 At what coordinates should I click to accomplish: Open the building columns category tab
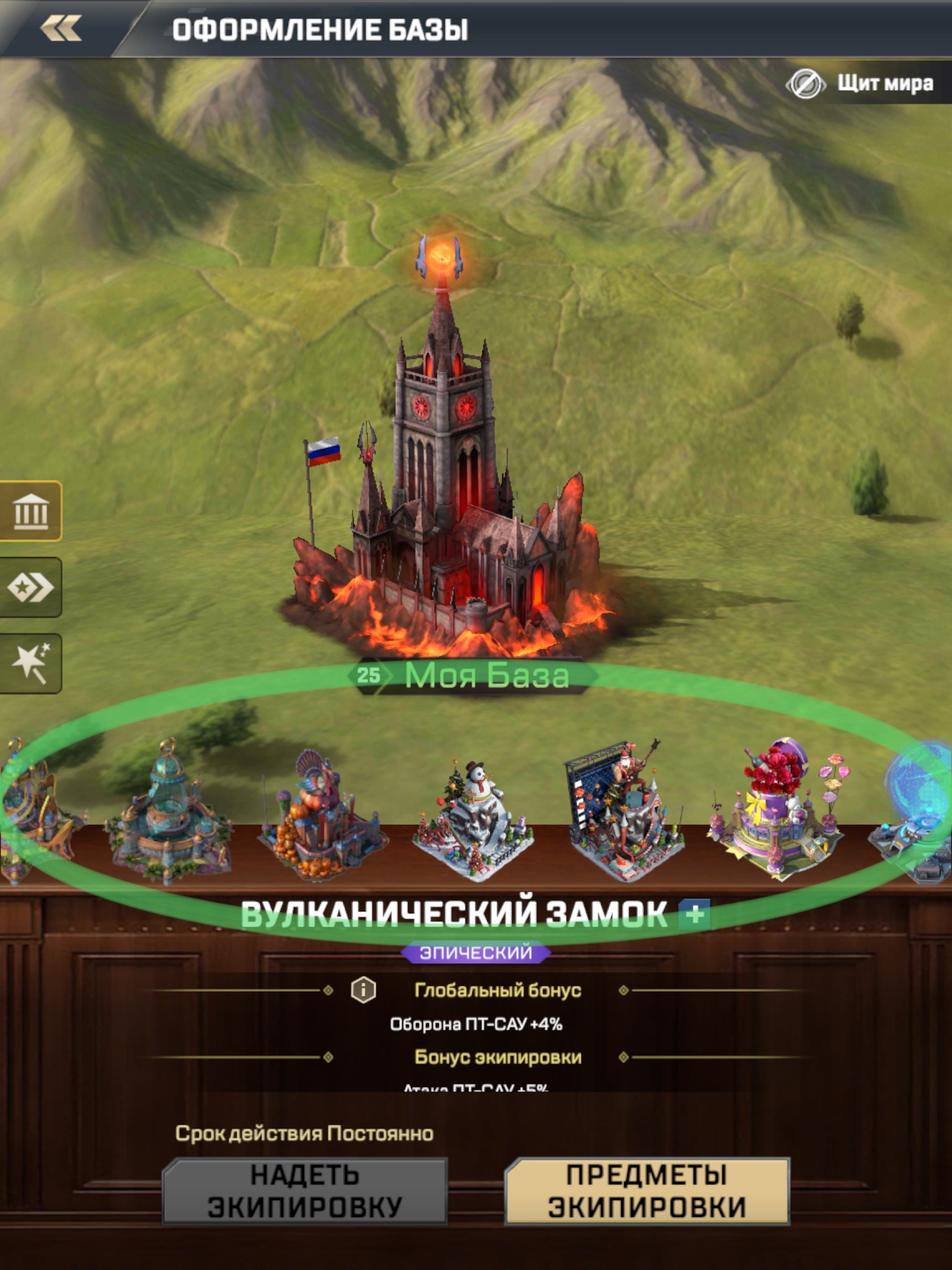[x=31, y=512]
